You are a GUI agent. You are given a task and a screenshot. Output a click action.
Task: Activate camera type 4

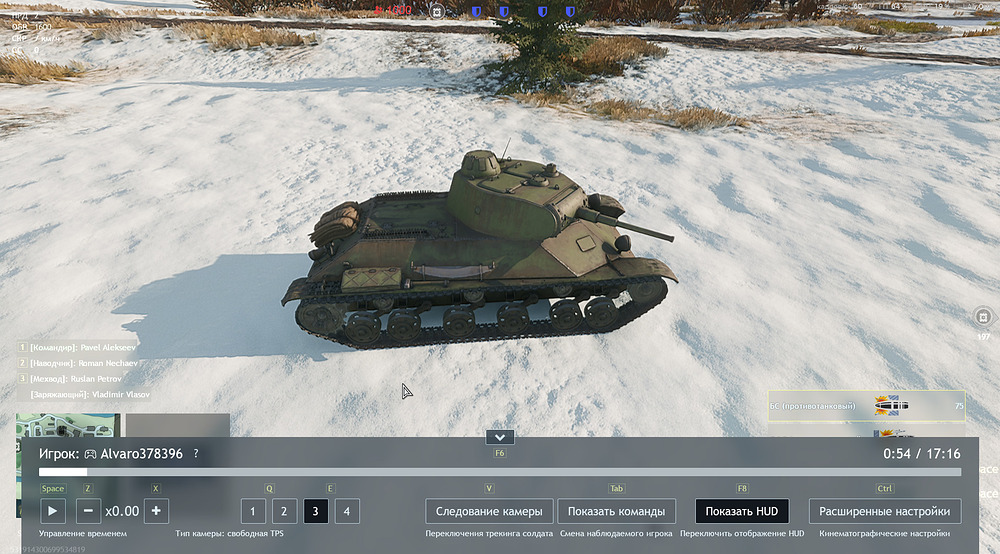pyautogui.click(x=347, y=511)
